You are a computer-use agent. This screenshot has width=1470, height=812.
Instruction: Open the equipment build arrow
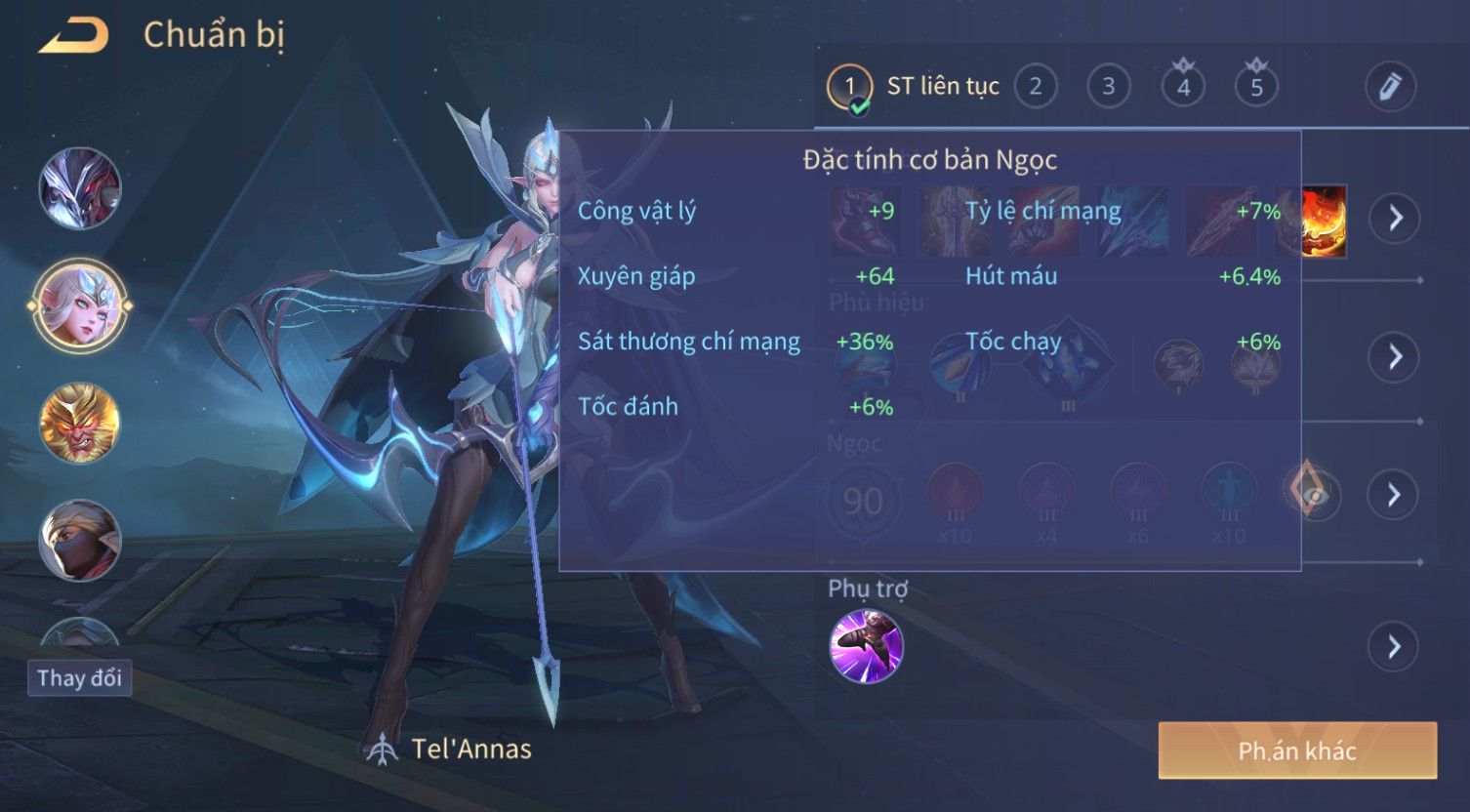pos(1395,218)
